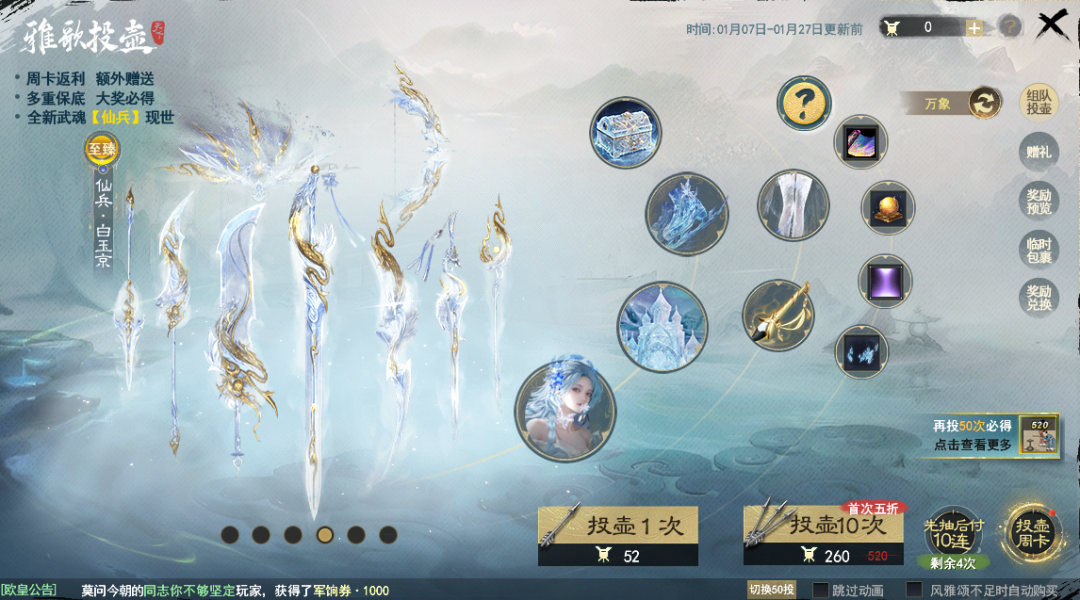Open the 奖励兑换 reward exchange
The width and height of the screenshot is (1080, 600).
point(1038,298)
